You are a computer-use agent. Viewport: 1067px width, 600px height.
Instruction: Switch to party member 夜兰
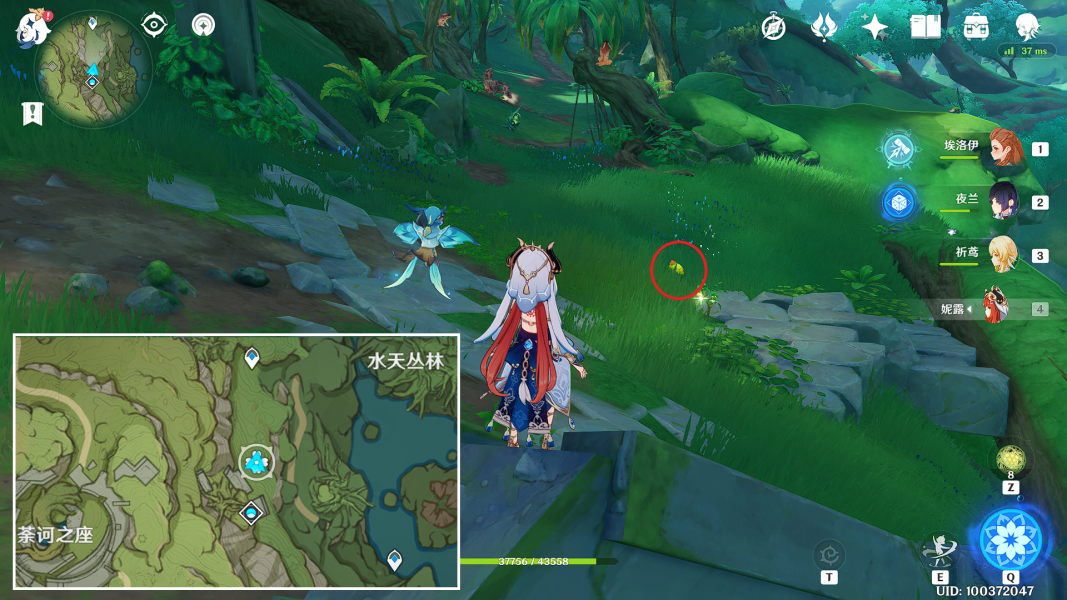(x=1001, y=201)
